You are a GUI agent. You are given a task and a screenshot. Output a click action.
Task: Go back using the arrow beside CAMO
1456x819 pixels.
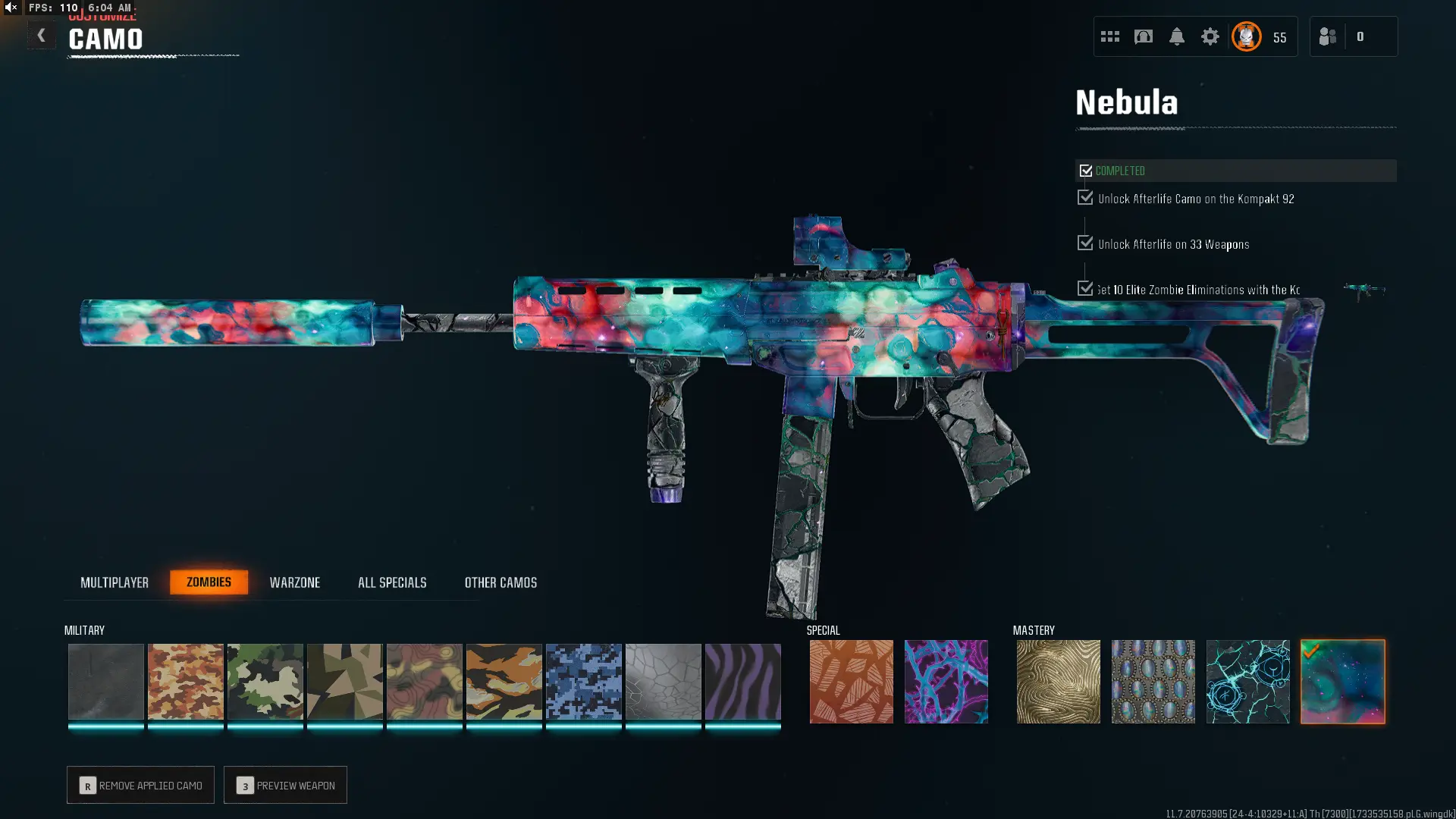(42, 36)
